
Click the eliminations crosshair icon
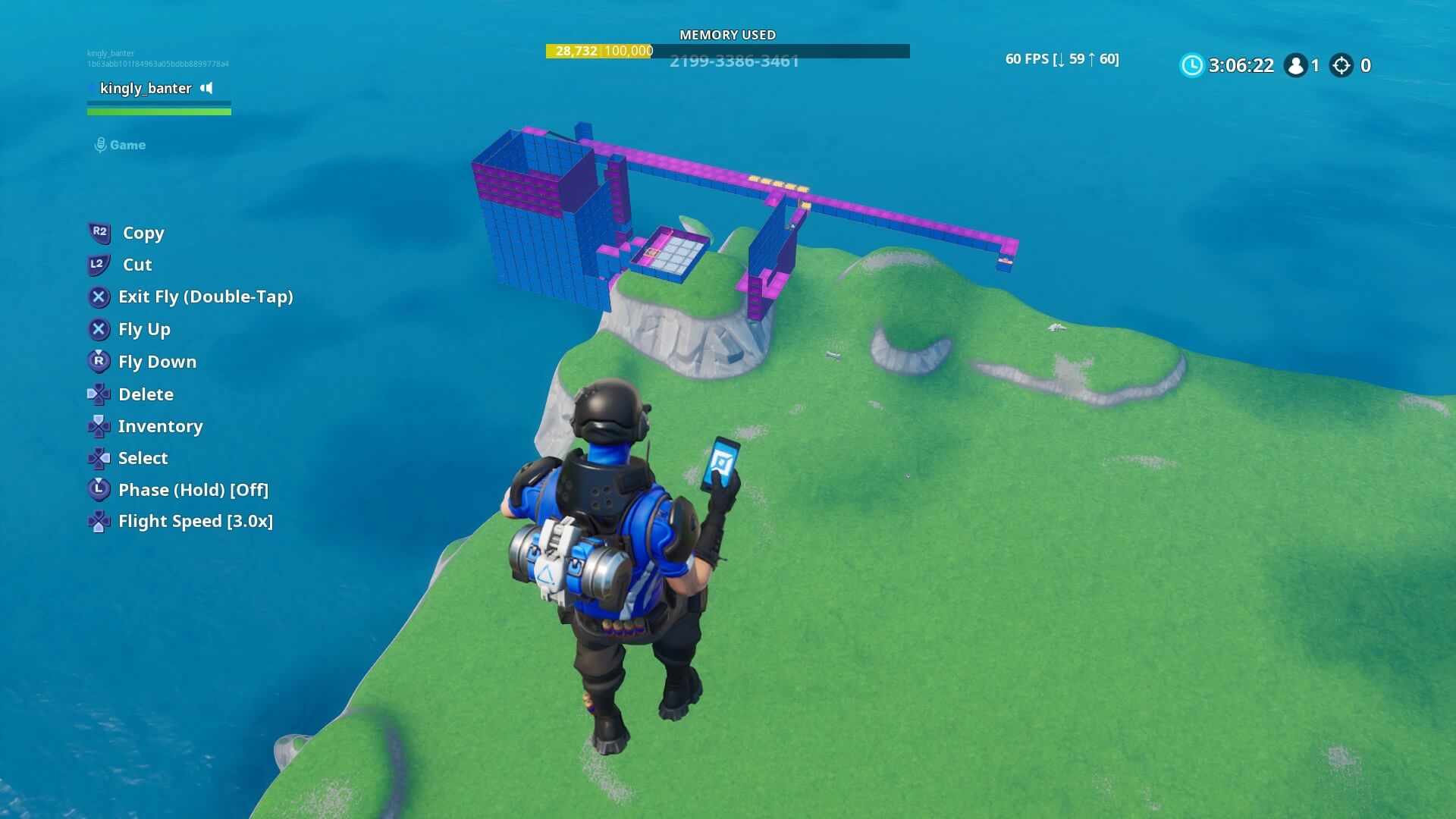1342,66
